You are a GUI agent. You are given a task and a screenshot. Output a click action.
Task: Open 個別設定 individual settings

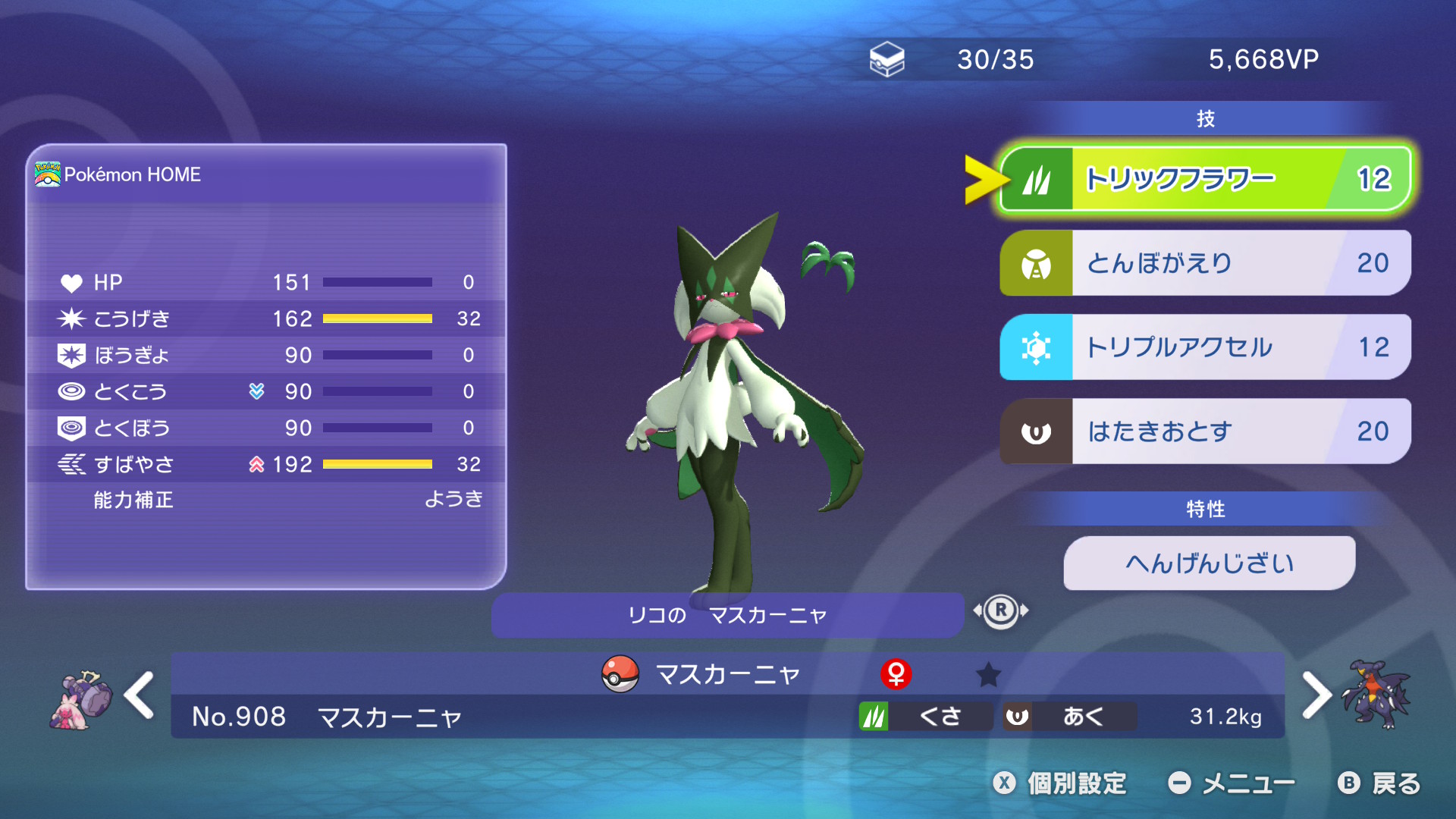(x=1060, y=783)
